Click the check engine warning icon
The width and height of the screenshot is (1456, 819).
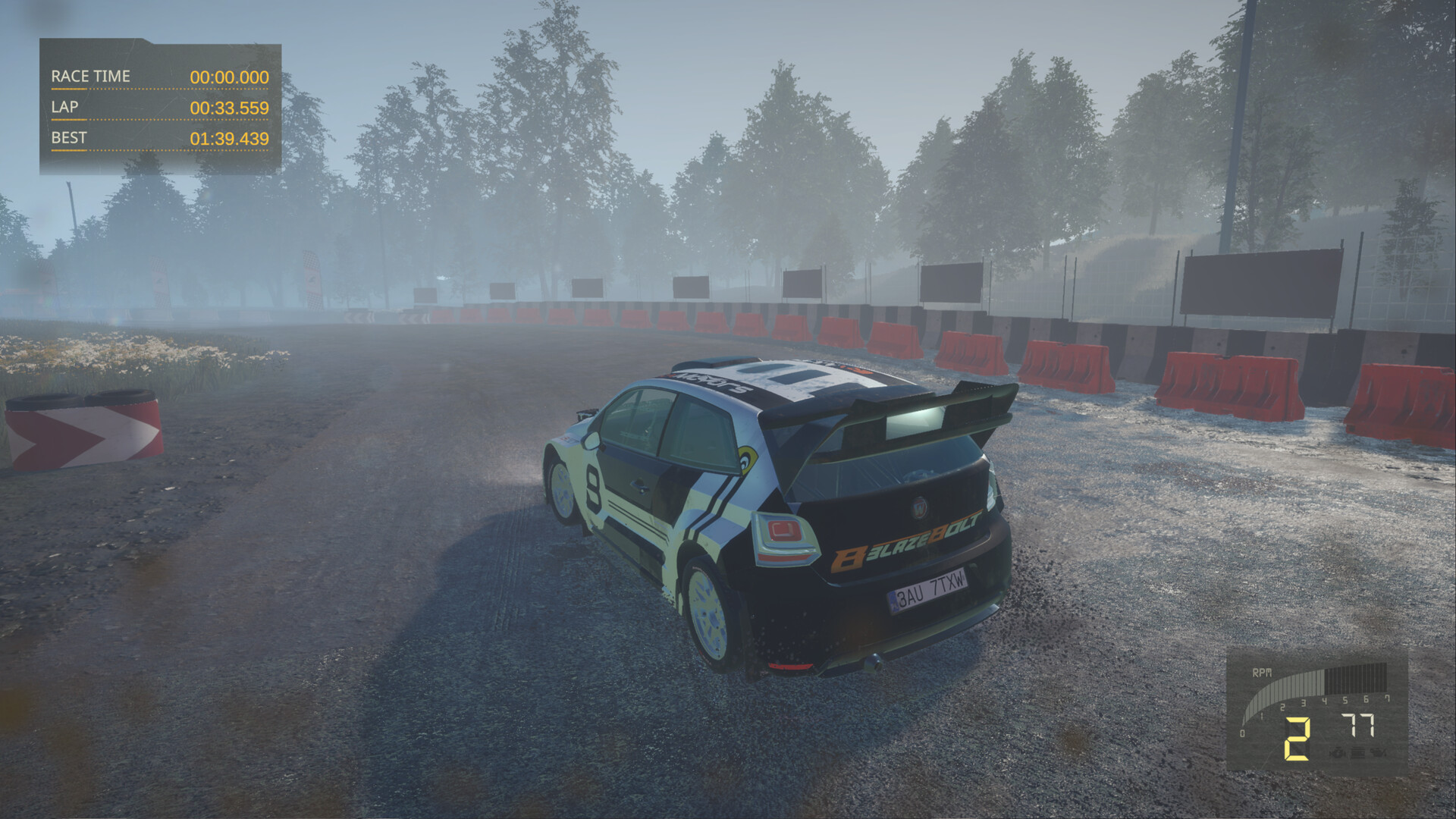(x=1338, y=752)
